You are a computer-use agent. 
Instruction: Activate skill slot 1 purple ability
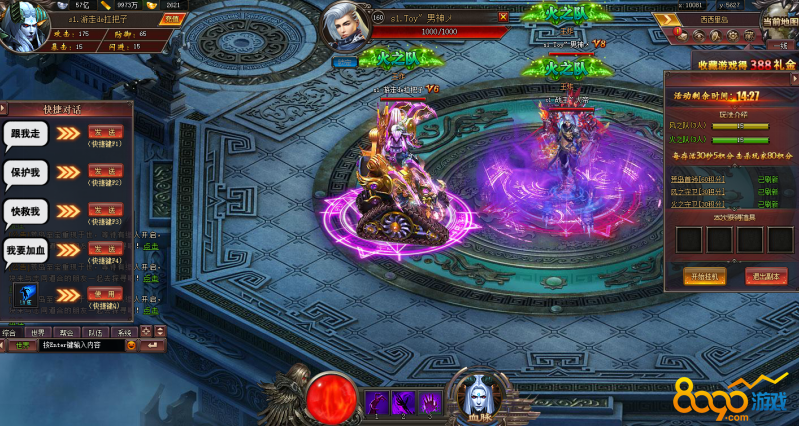[376, 401]
